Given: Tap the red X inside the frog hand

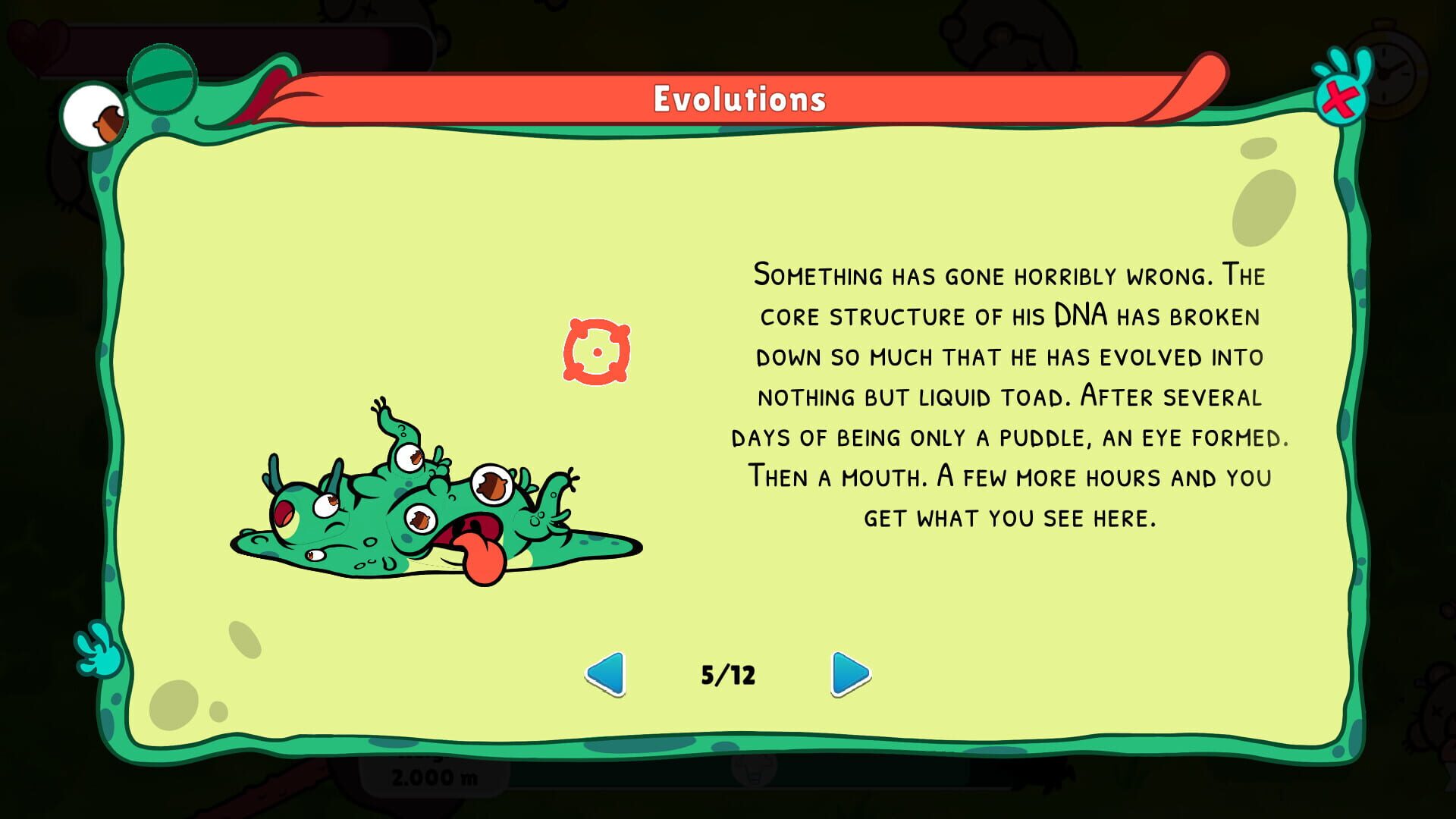Looking at the screenshot, I should click(1342, 99).
